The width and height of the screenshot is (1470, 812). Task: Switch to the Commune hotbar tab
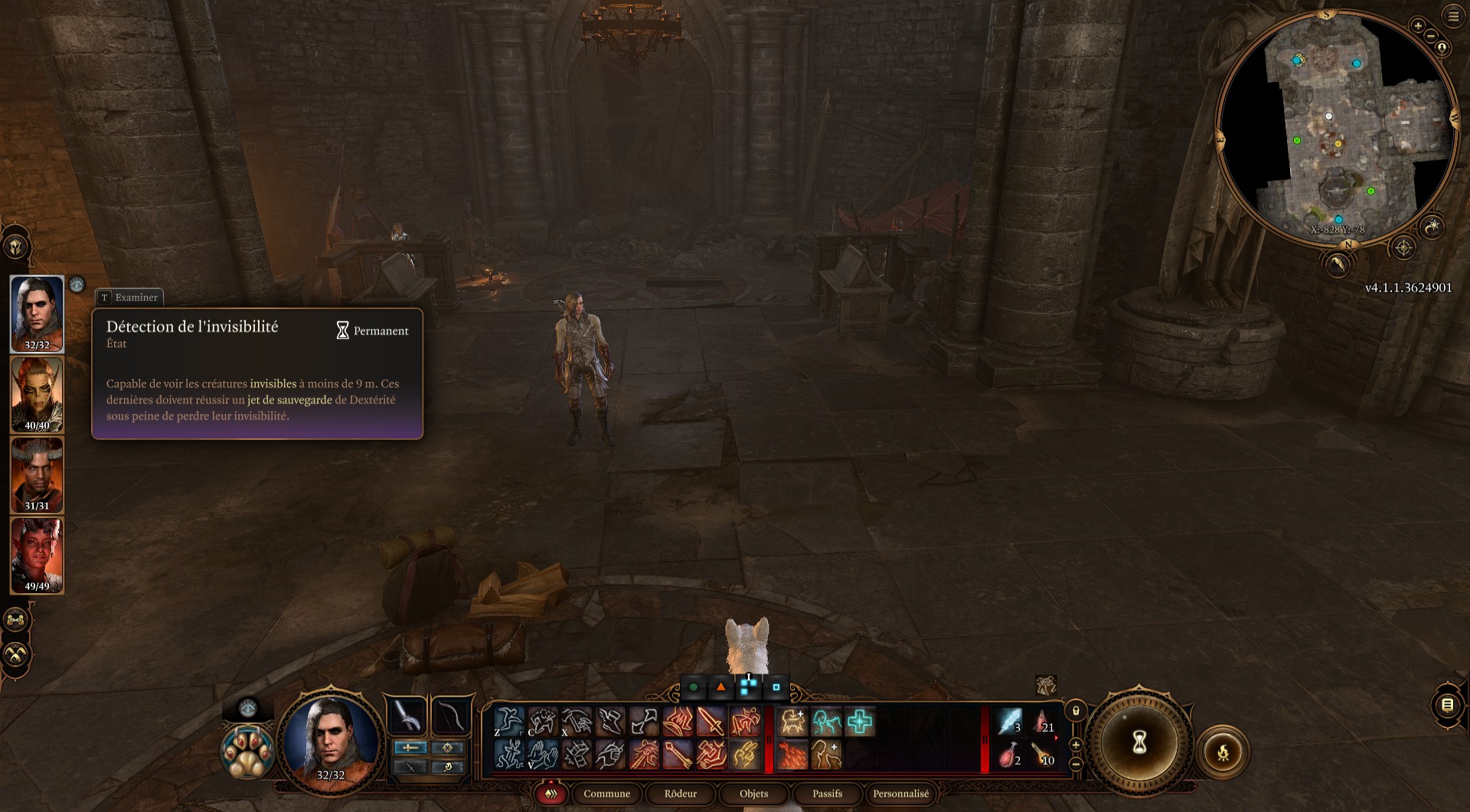[606, 794]
